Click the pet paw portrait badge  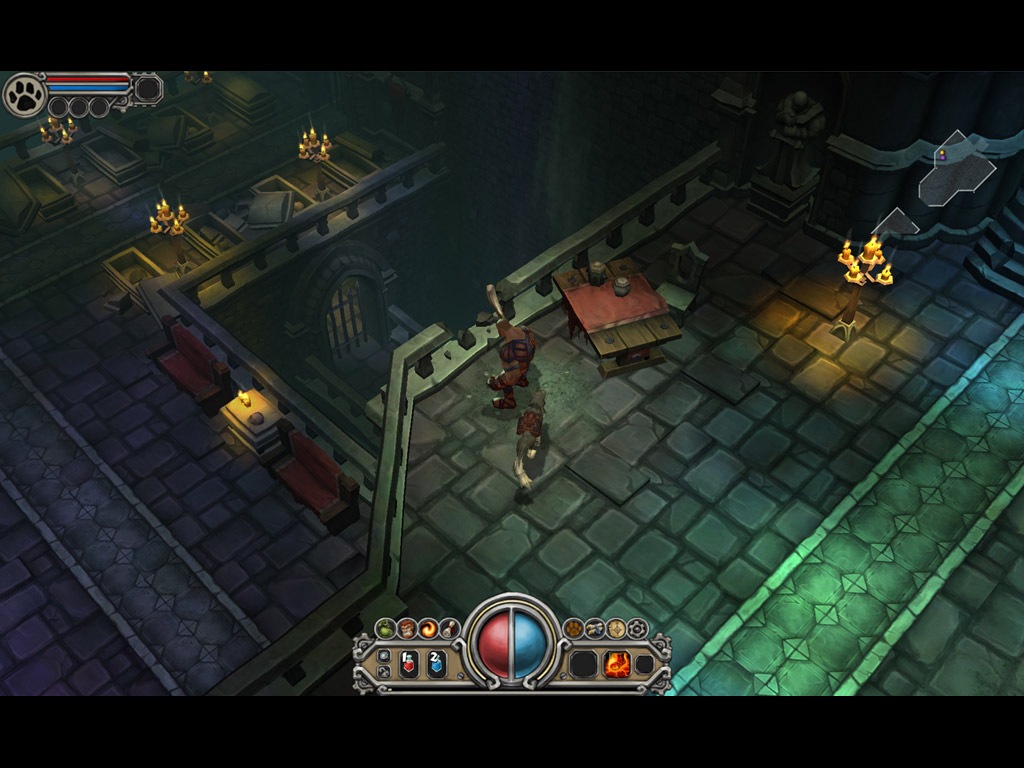tap(24, 95)
